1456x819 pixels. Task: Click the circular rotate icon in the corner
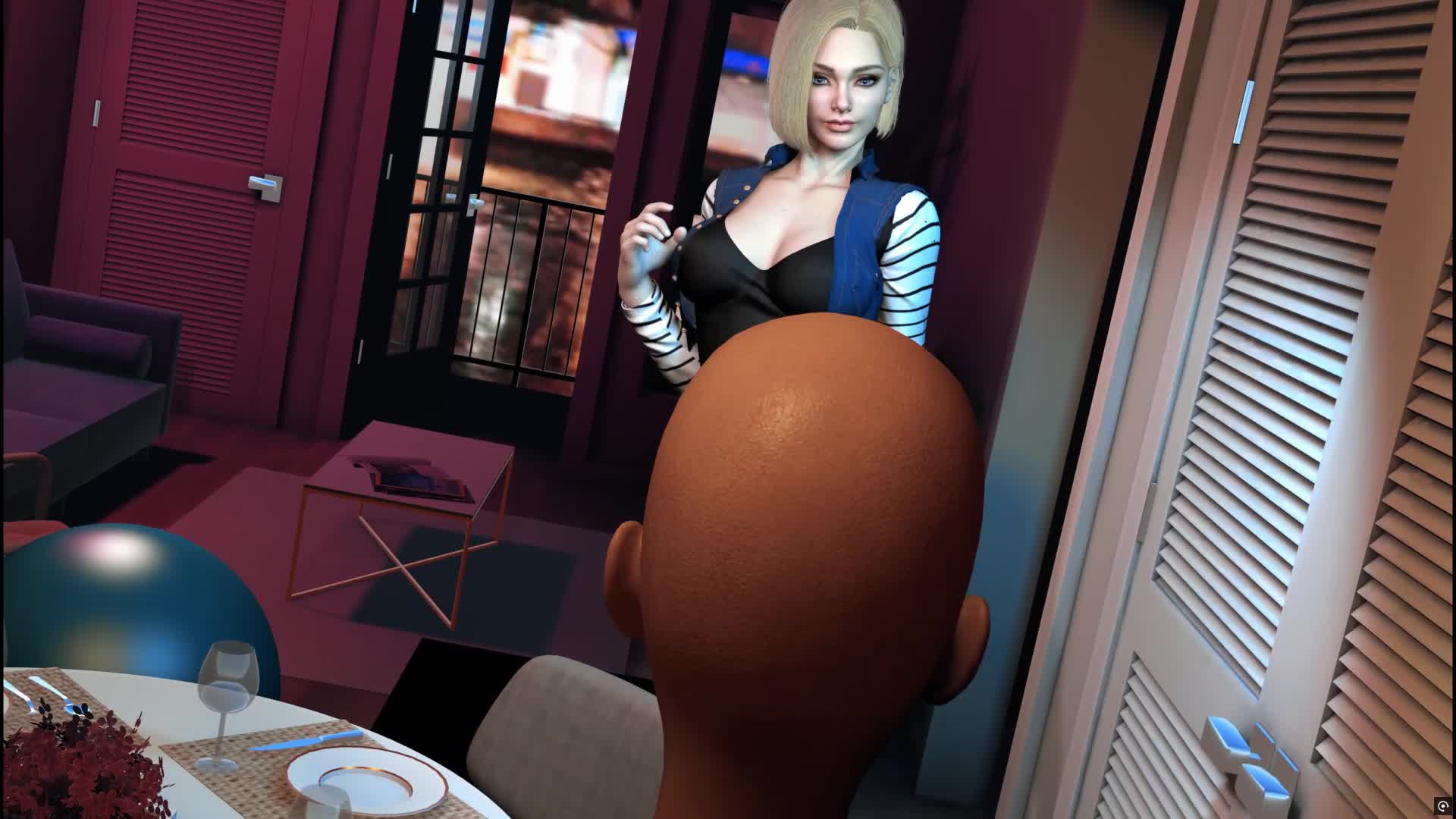pyautogui.click(x=1442, y=805)
